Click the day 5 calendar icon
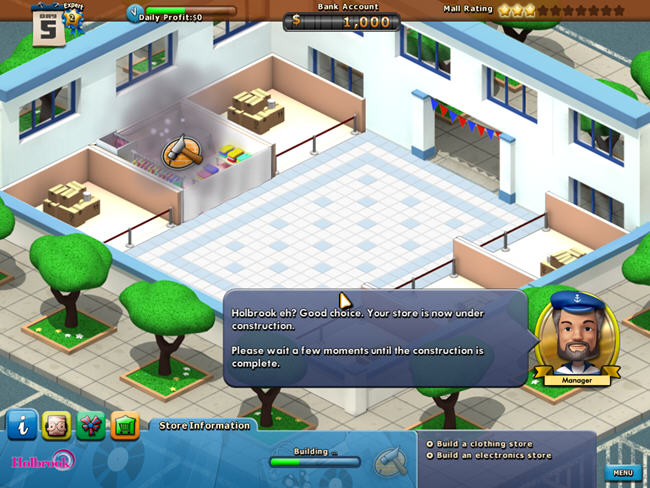 47,25
